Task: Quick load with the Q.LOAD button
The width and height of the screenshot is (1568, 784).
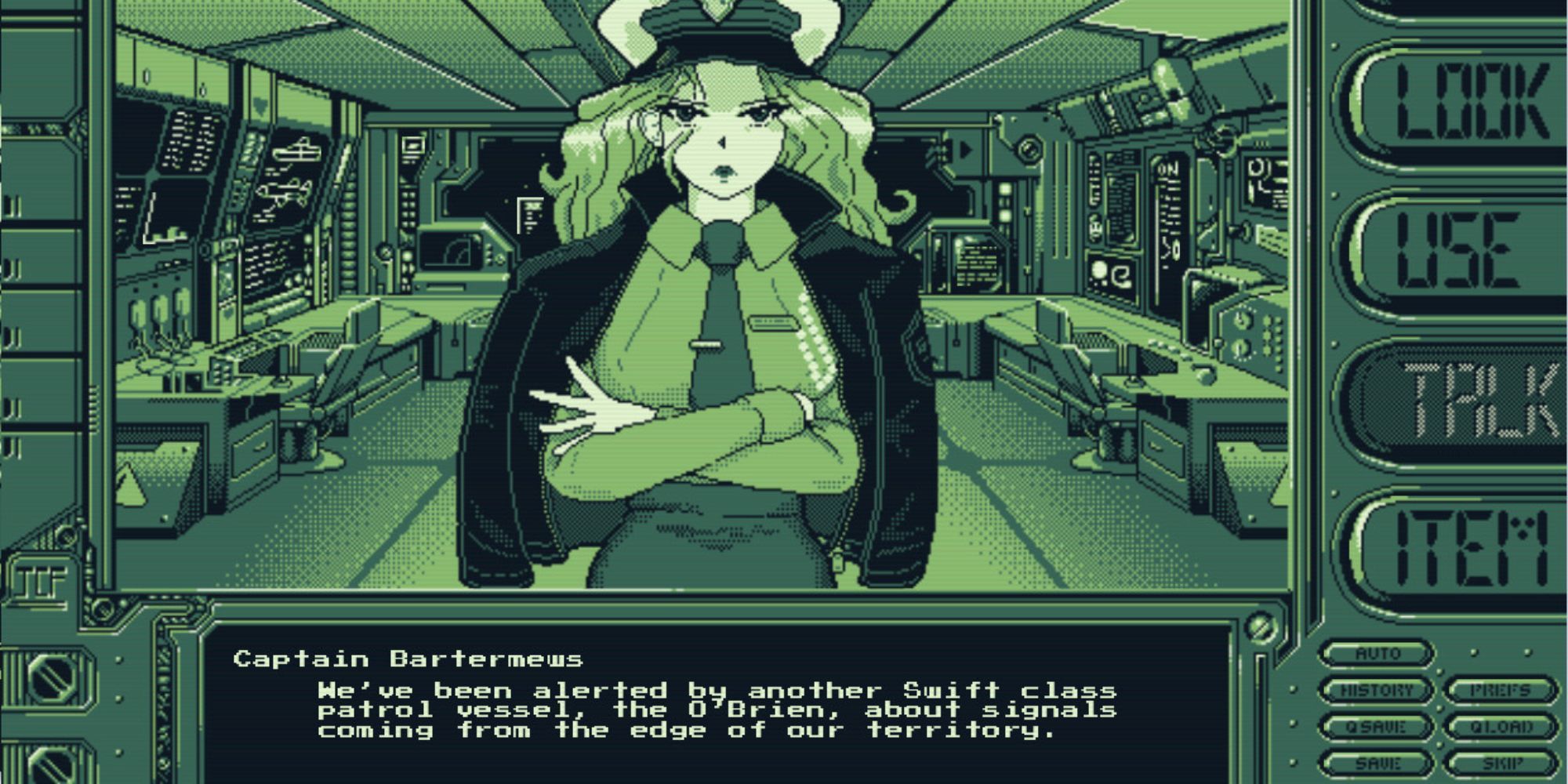Action: [x=1500, y=727]
